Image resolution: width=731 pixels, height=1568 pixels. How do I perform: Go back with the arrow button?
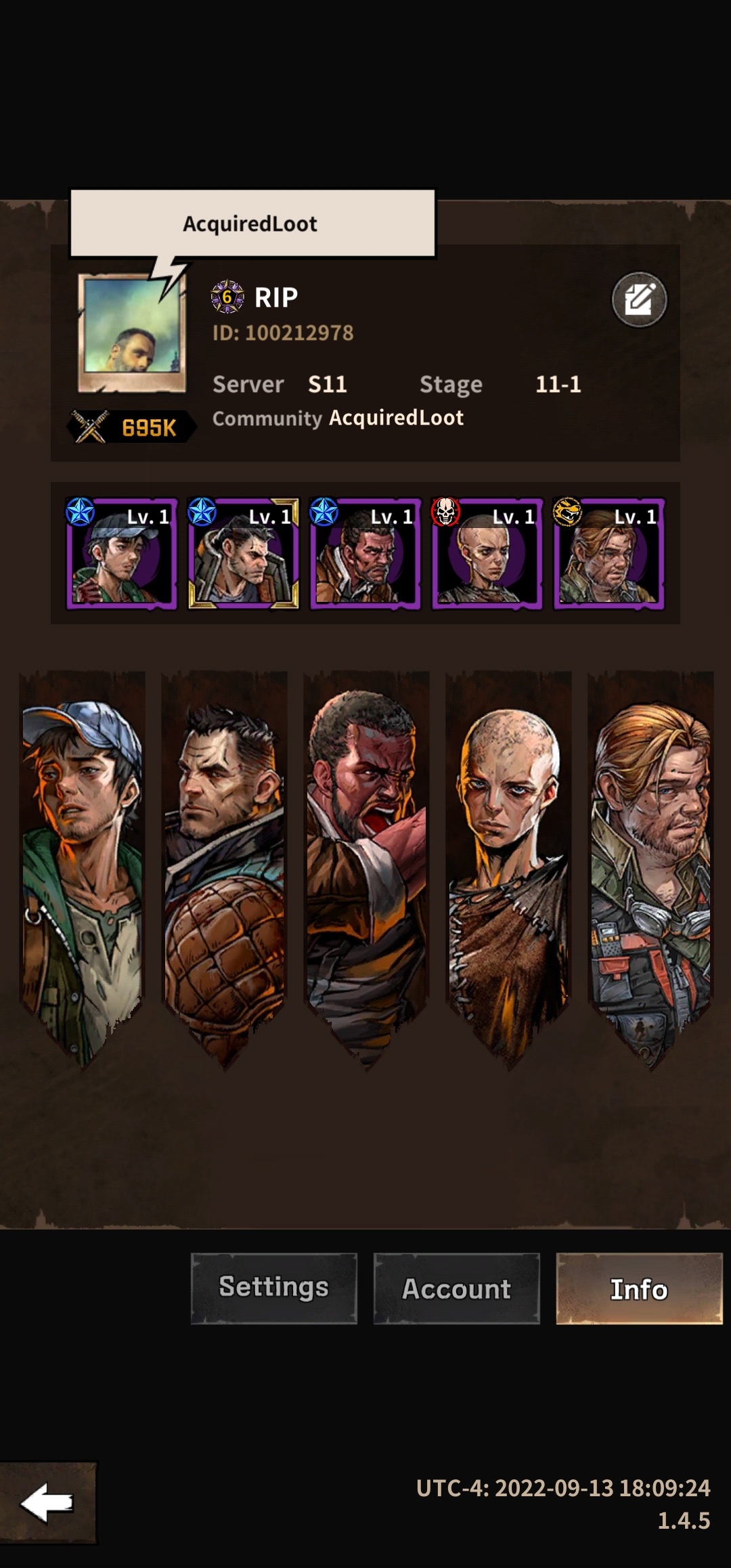47,1502
